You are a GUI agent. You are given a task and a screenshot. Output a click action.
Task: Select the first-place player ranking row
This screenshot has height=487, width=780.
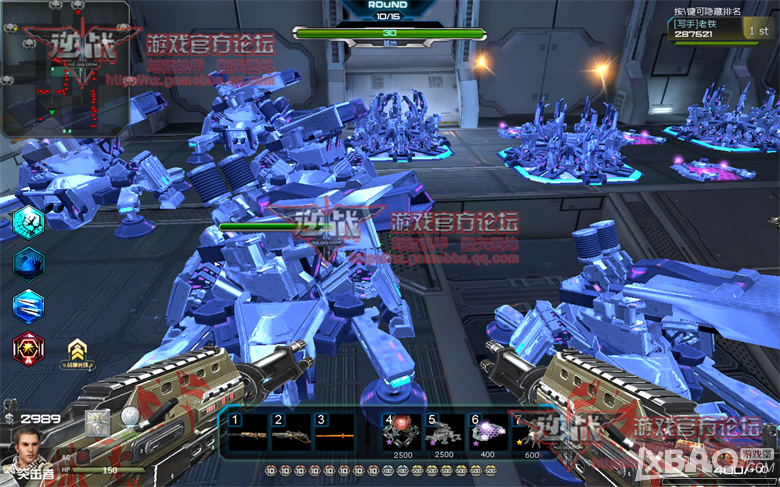click(x=720, y=30)
